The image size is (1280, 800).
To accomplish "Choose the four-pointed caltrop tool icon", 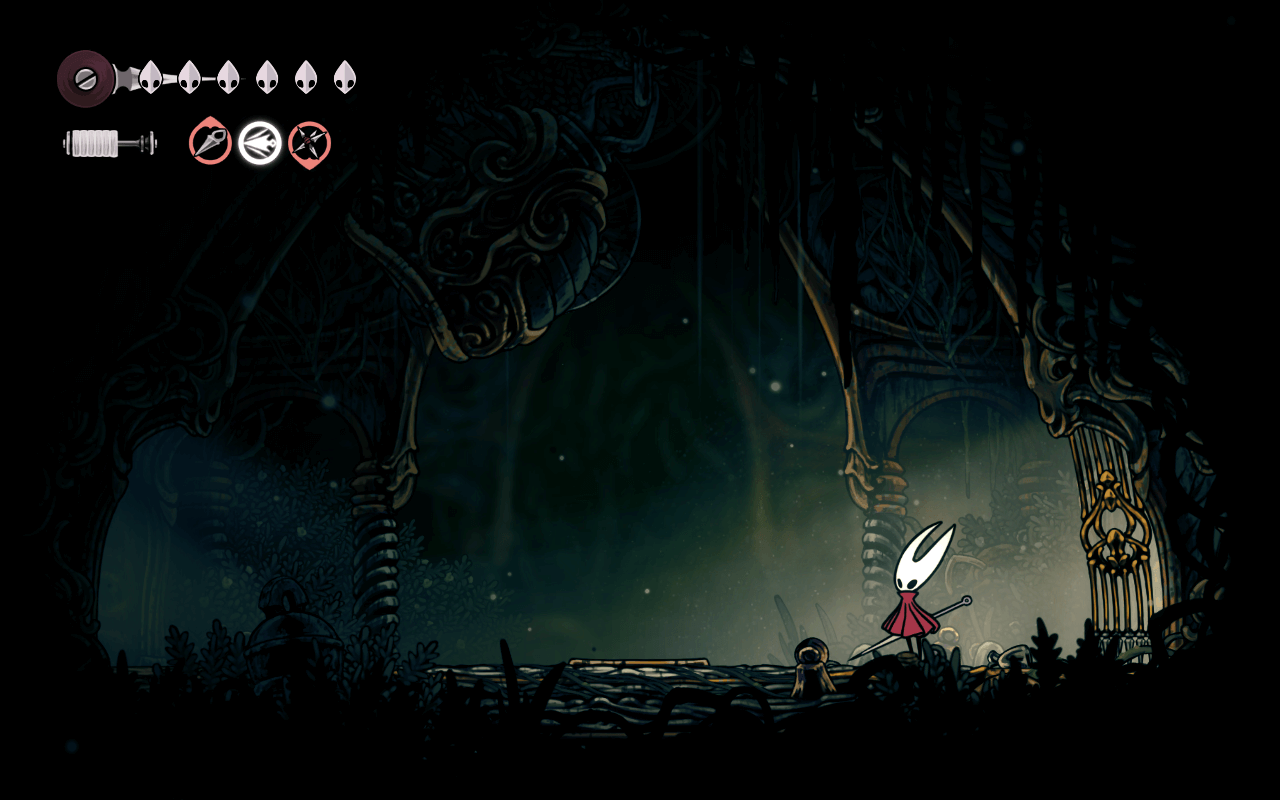I will click(x=309, y=143).
